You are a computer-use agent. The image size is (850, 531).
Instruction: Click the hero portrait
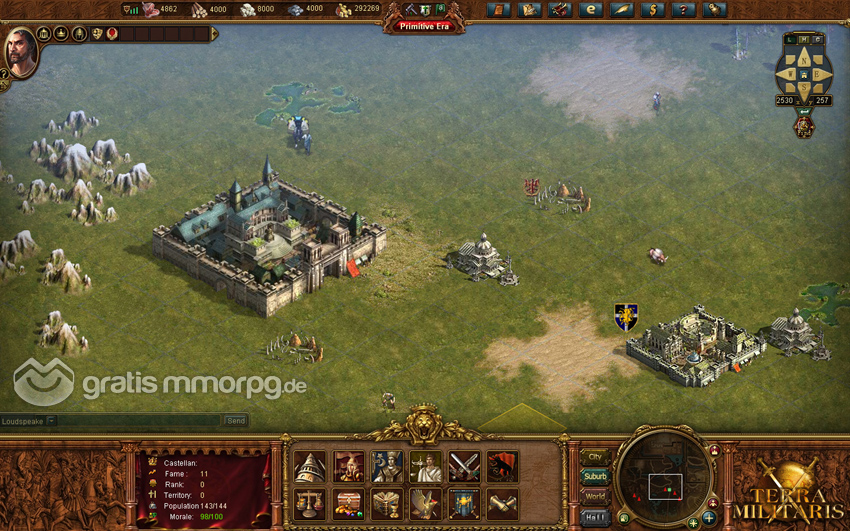point(20,50)
